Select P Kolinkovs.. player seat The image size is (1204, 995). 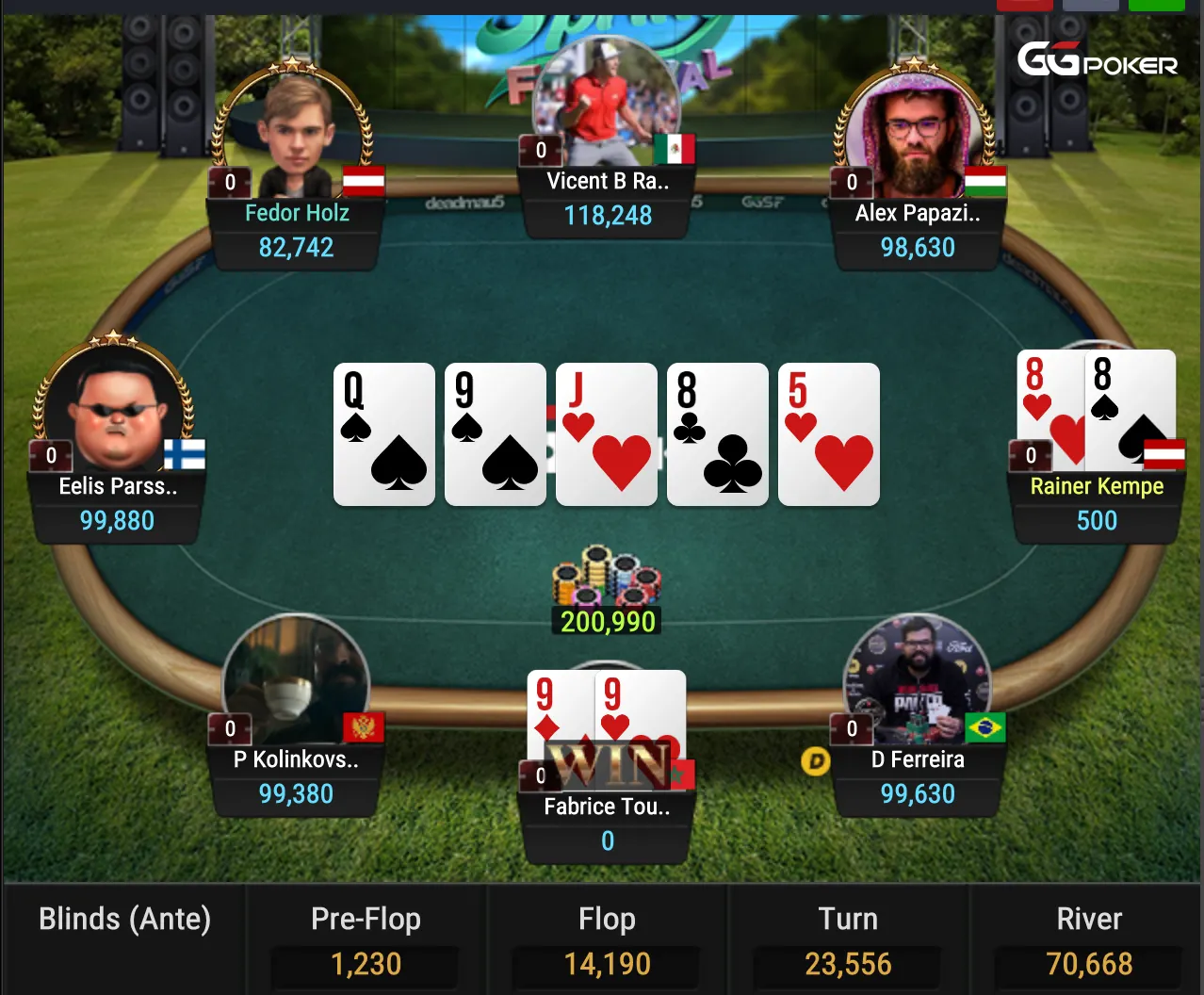[x=296, y=776]
